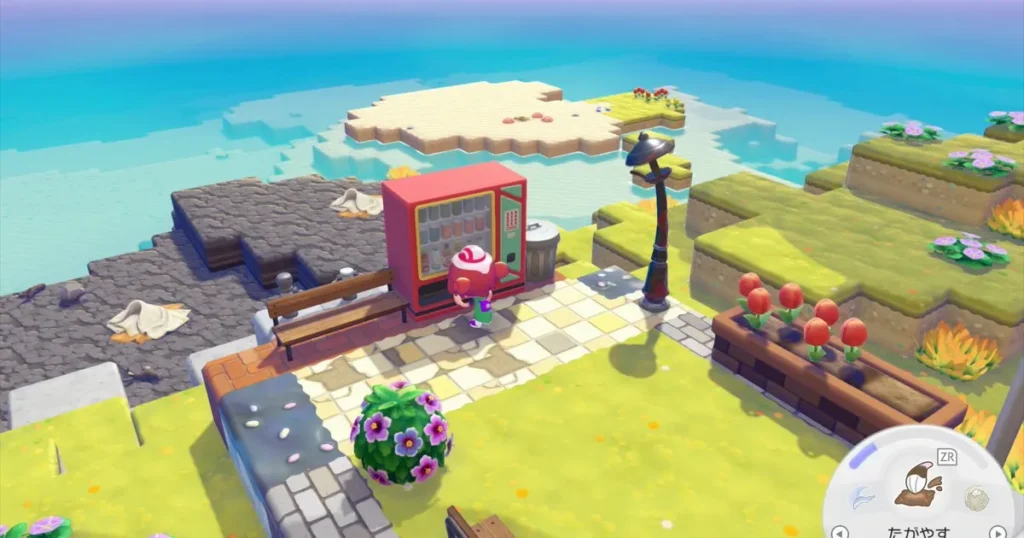Pick the gray rock move icon
Image resolution: width=1024 pixels, height=538 pixels.
[x=976, y=499]
